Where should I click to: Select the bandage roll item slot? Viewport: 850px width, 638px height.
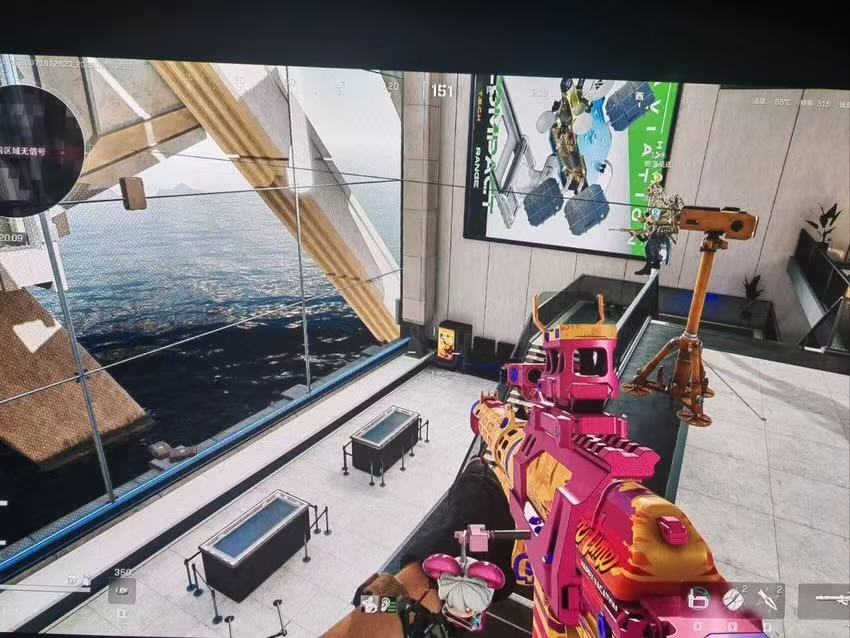(x=735, y=599)
